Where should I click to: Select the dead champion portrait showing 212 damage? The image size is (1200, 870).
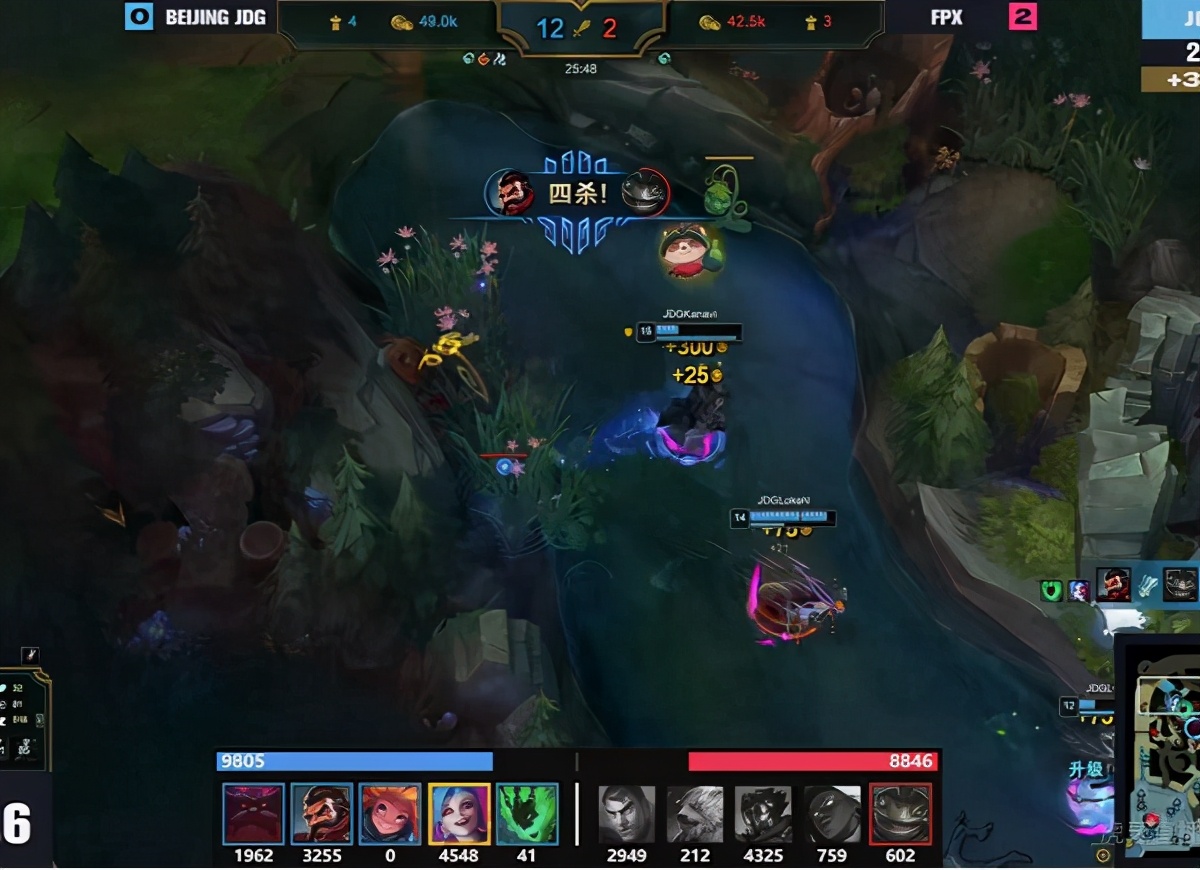(695, 814)
